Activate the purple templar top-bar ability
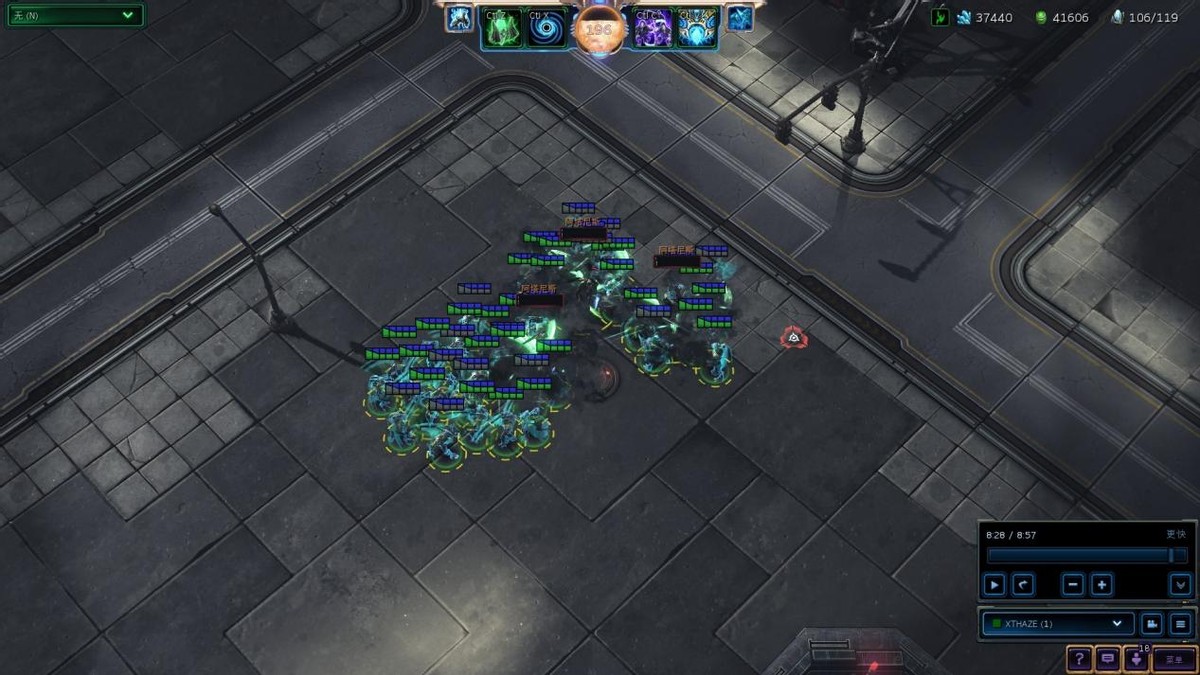 coord(653,28)
